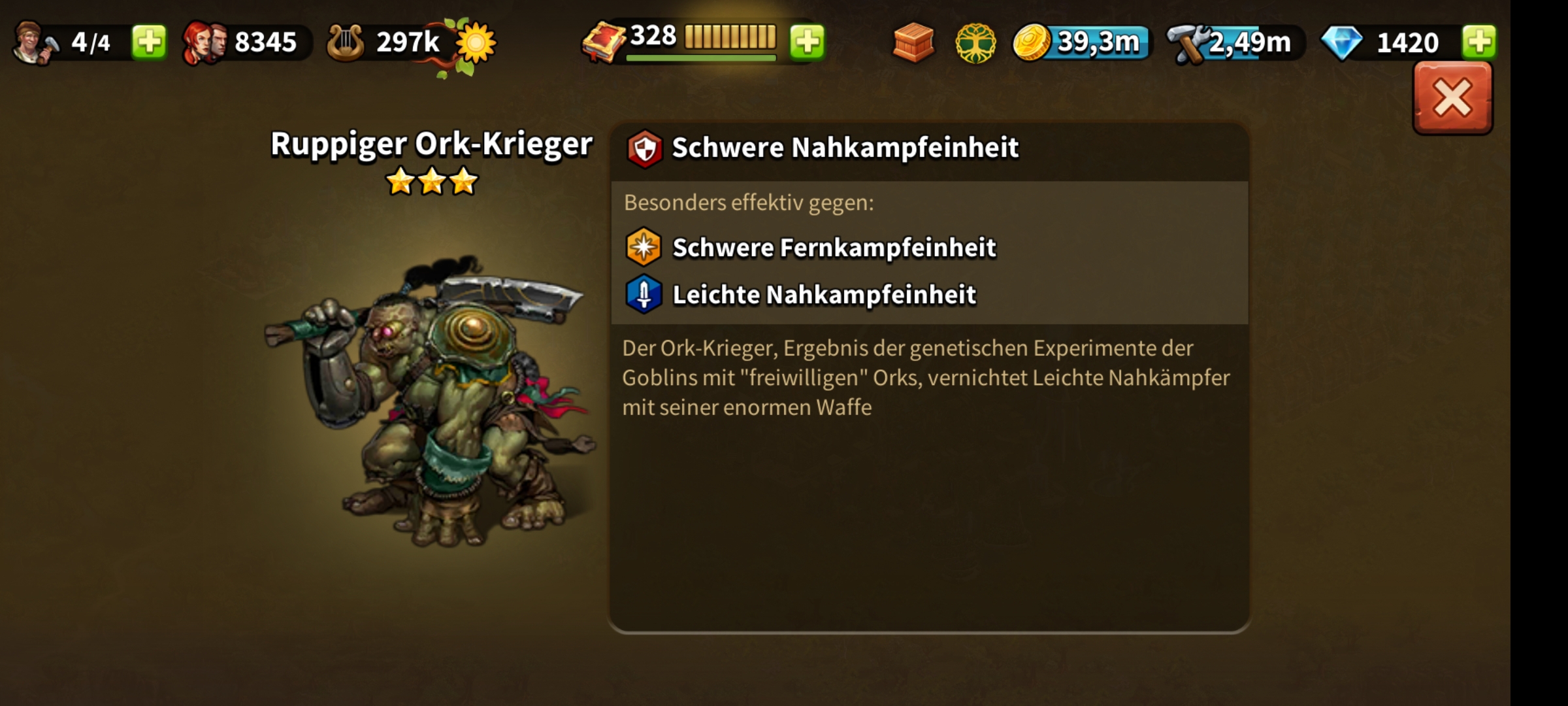Tap the knowledge book icon
This screenshot has width=1568, height=706.
tap(604, 43)
